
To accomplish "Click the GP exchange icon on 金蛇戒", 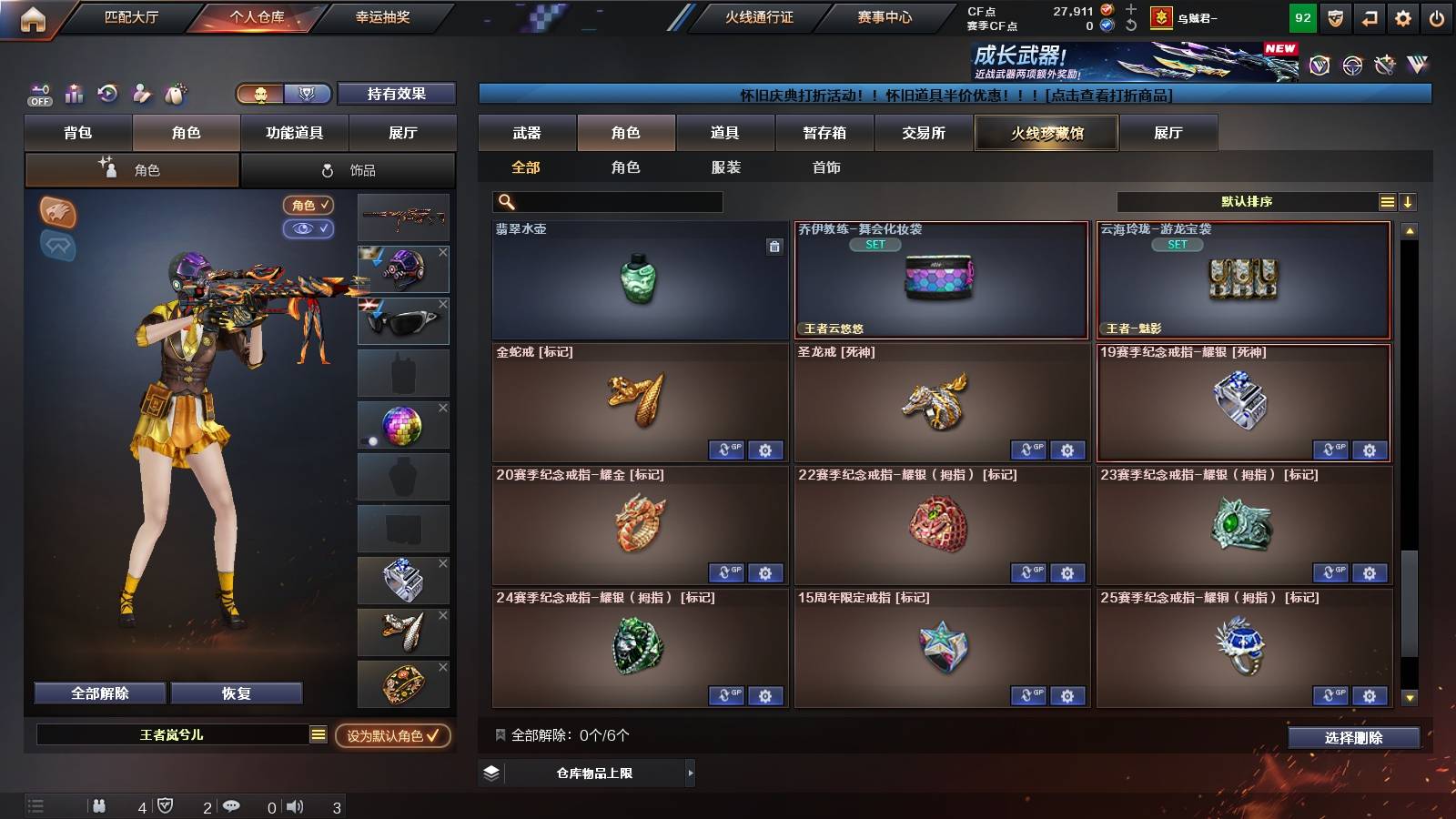I will [x=726, y=450].
